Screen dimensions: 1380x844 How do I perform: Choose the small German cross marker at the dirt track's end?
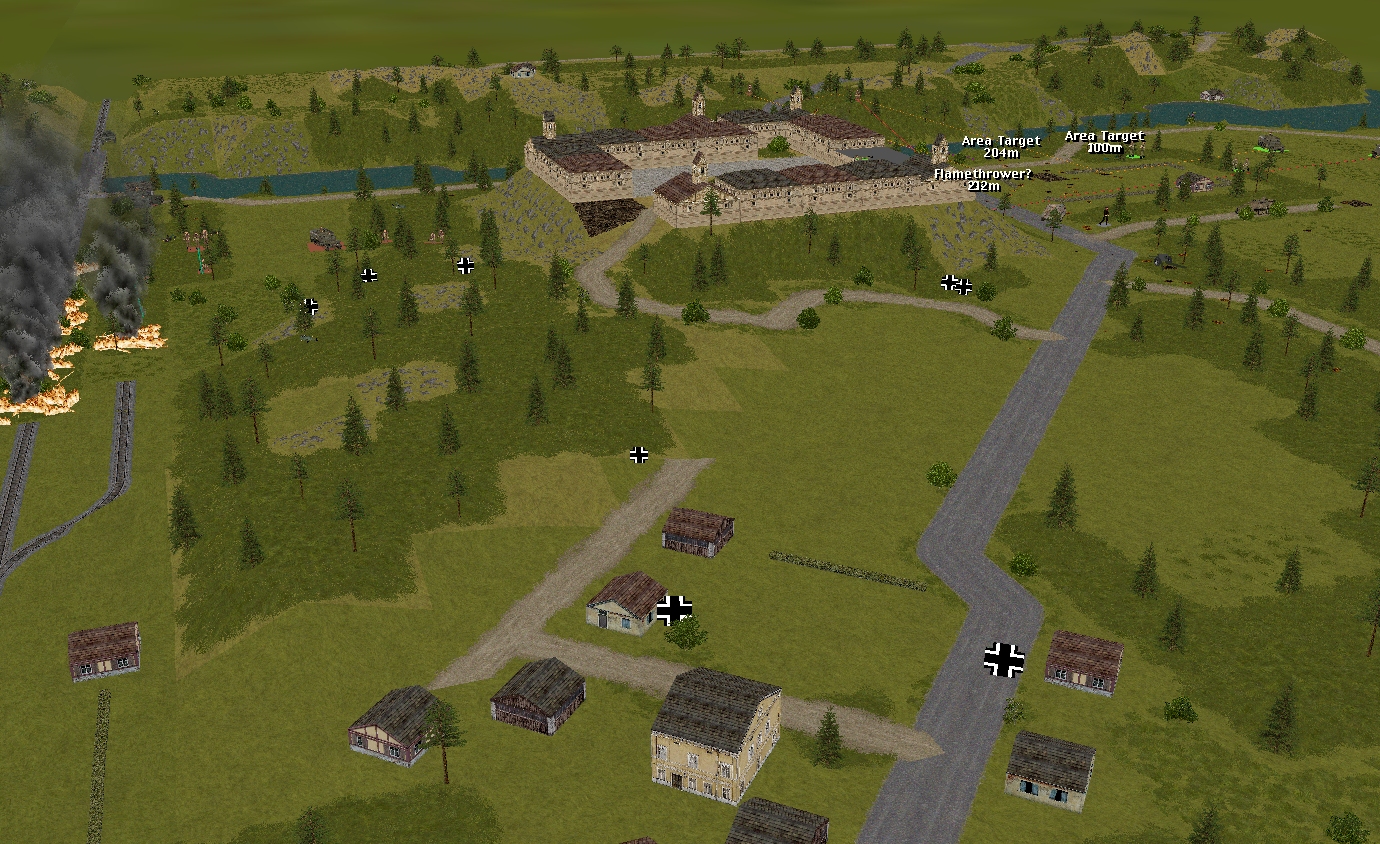point(639,455)
